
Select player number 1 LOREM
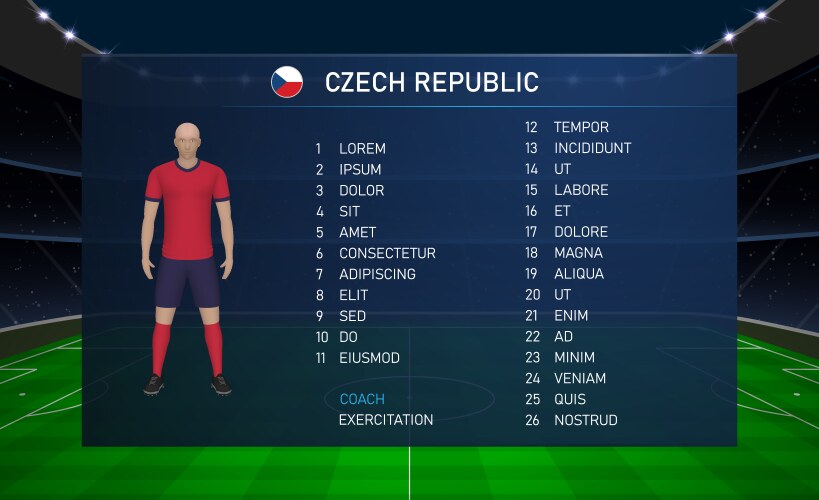point(361,149)
